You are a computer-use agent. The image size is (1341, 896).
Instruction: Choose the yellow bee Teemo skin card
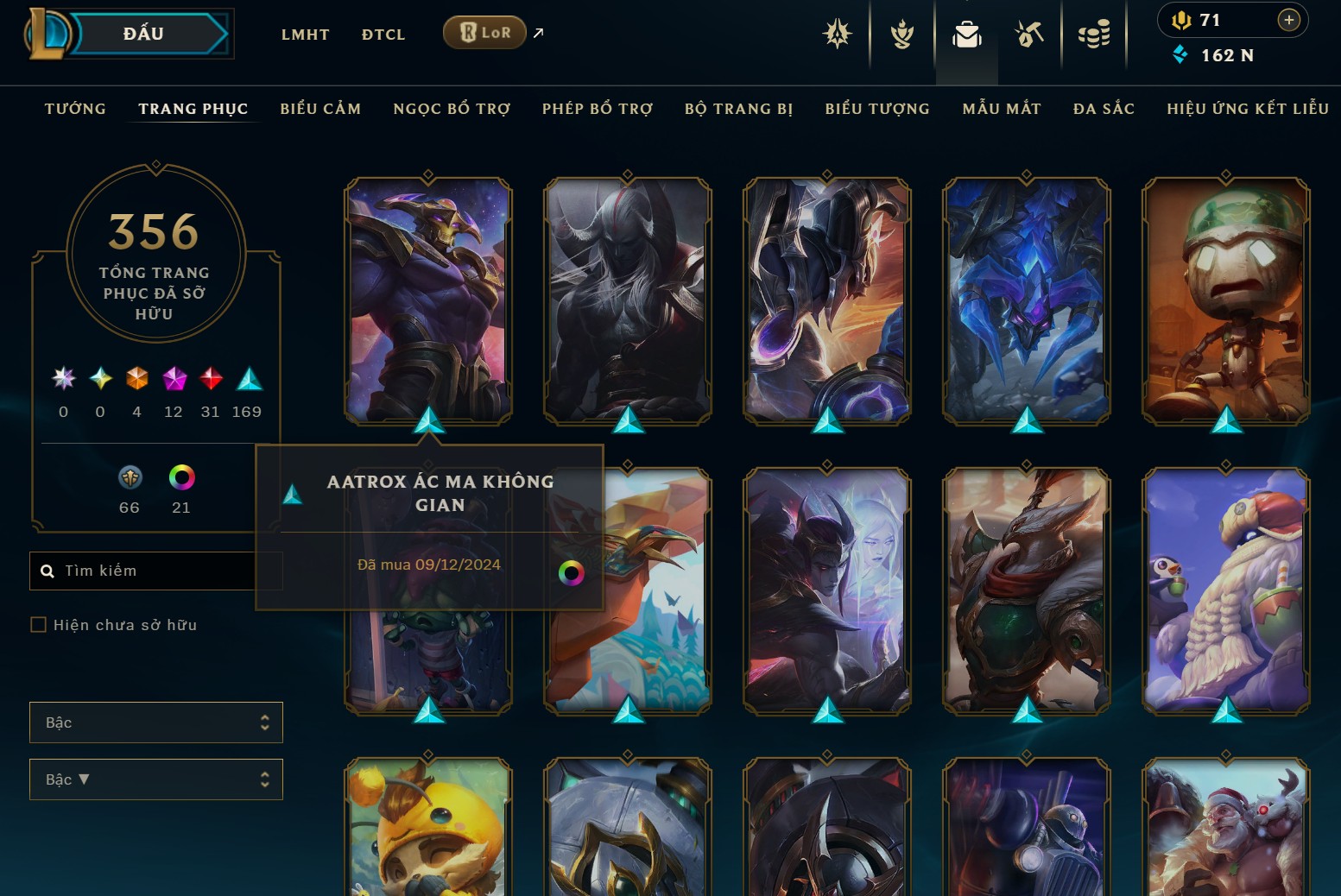click(x=428, y=829)
